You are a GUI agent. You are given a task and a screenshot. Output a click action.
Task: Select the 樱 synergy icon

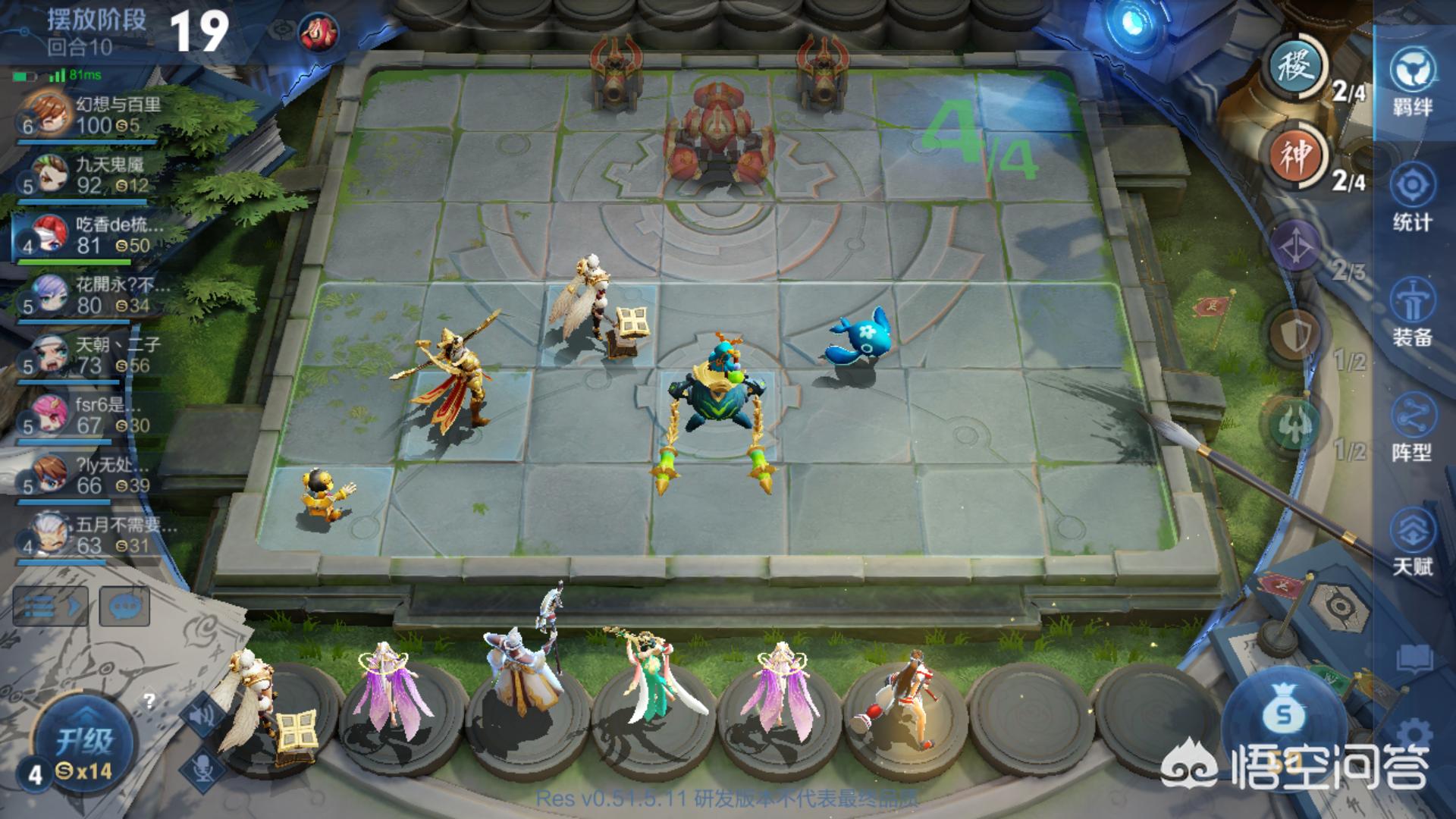click(x=1298, y=68)
